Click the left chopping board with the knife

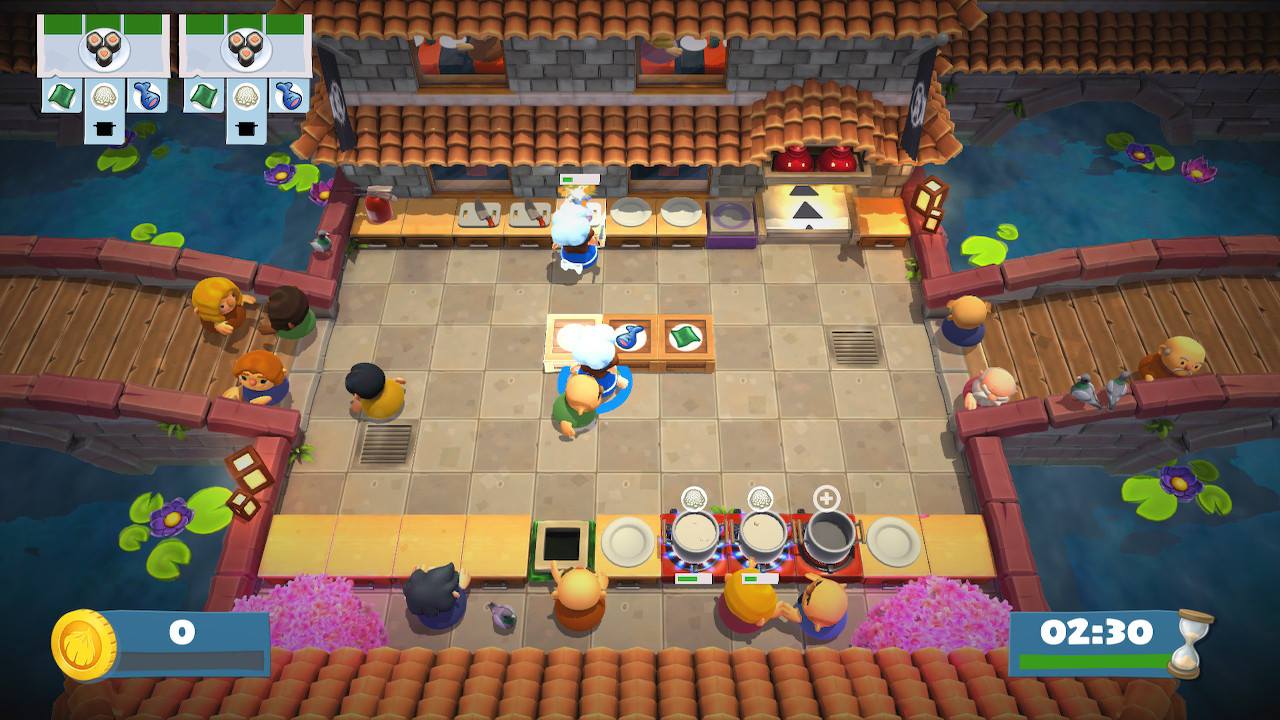[479, 215]
